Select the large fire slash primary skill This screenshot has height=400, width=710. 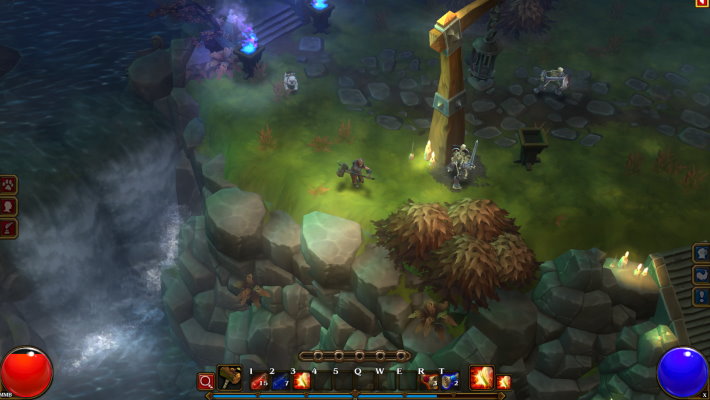pyautogui.click(x=481, y=378)
